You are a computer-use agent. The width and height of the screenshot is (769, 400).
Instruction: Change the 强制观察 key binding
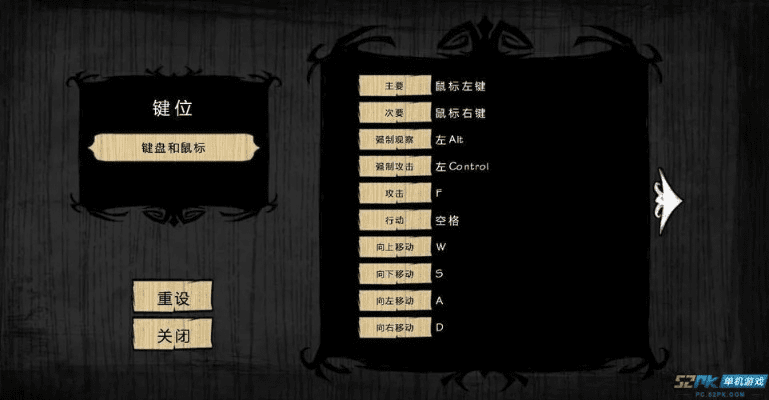coord(394,140)
